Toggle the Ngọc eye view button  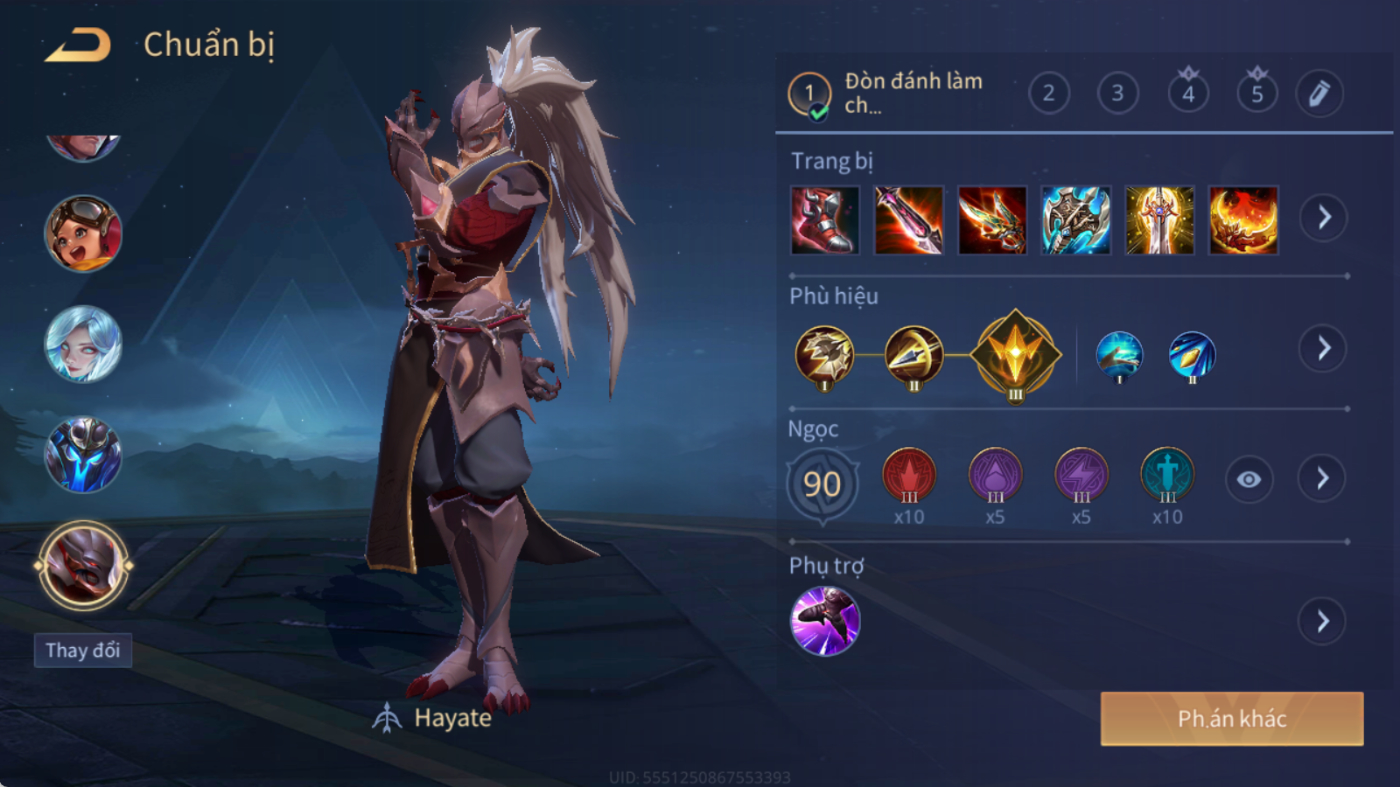1249,480
